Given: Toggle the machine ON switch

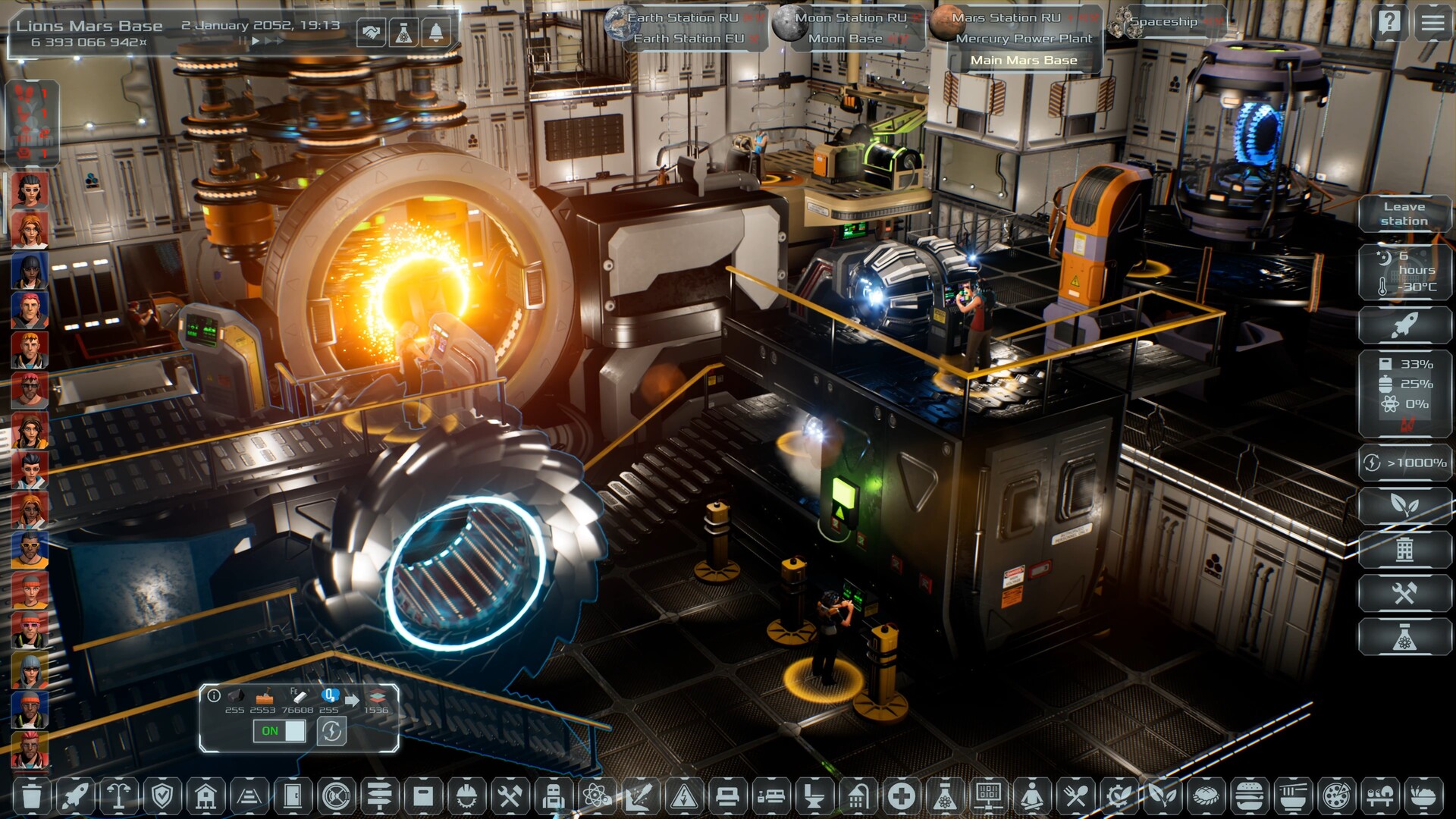Looking at the screenshot, I should click(279, 731).
